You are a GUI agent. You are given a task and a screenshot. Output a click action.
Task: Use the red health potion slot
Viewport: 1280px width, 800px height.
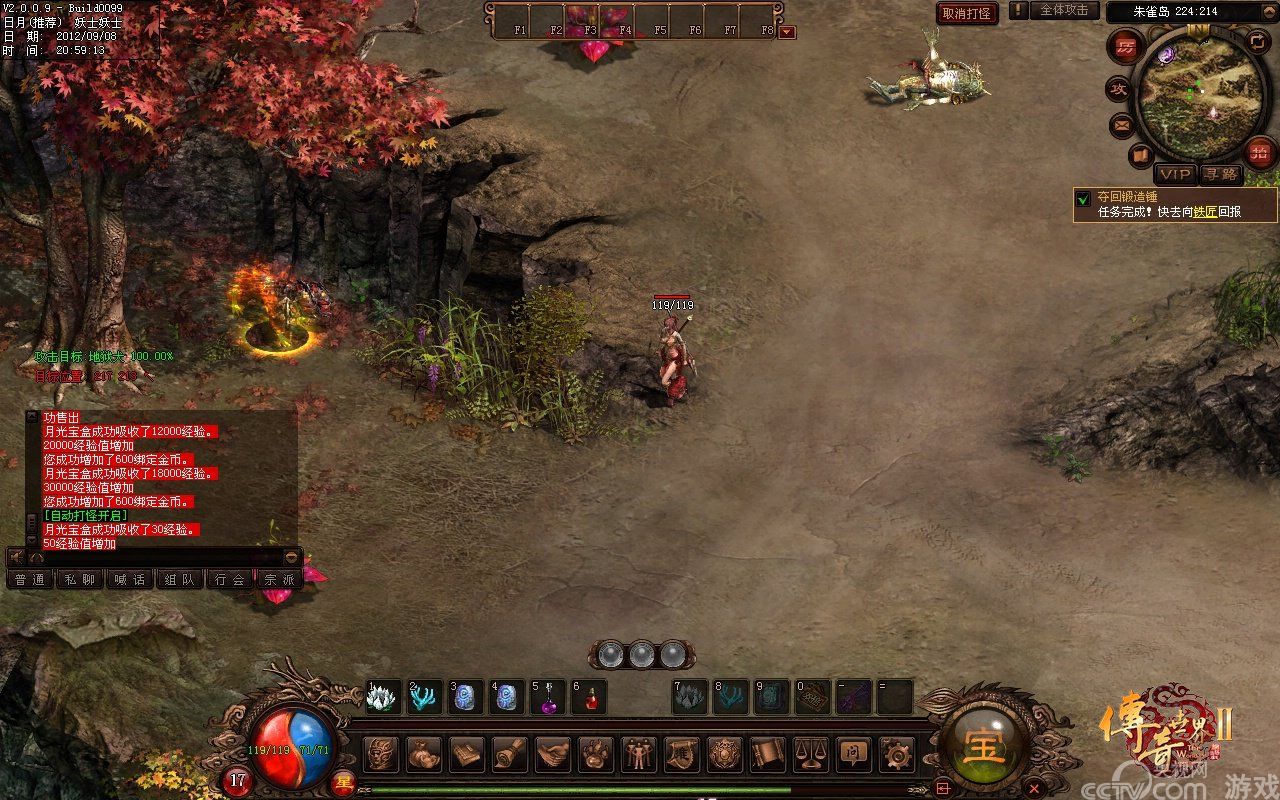click(x=590, y=697)
